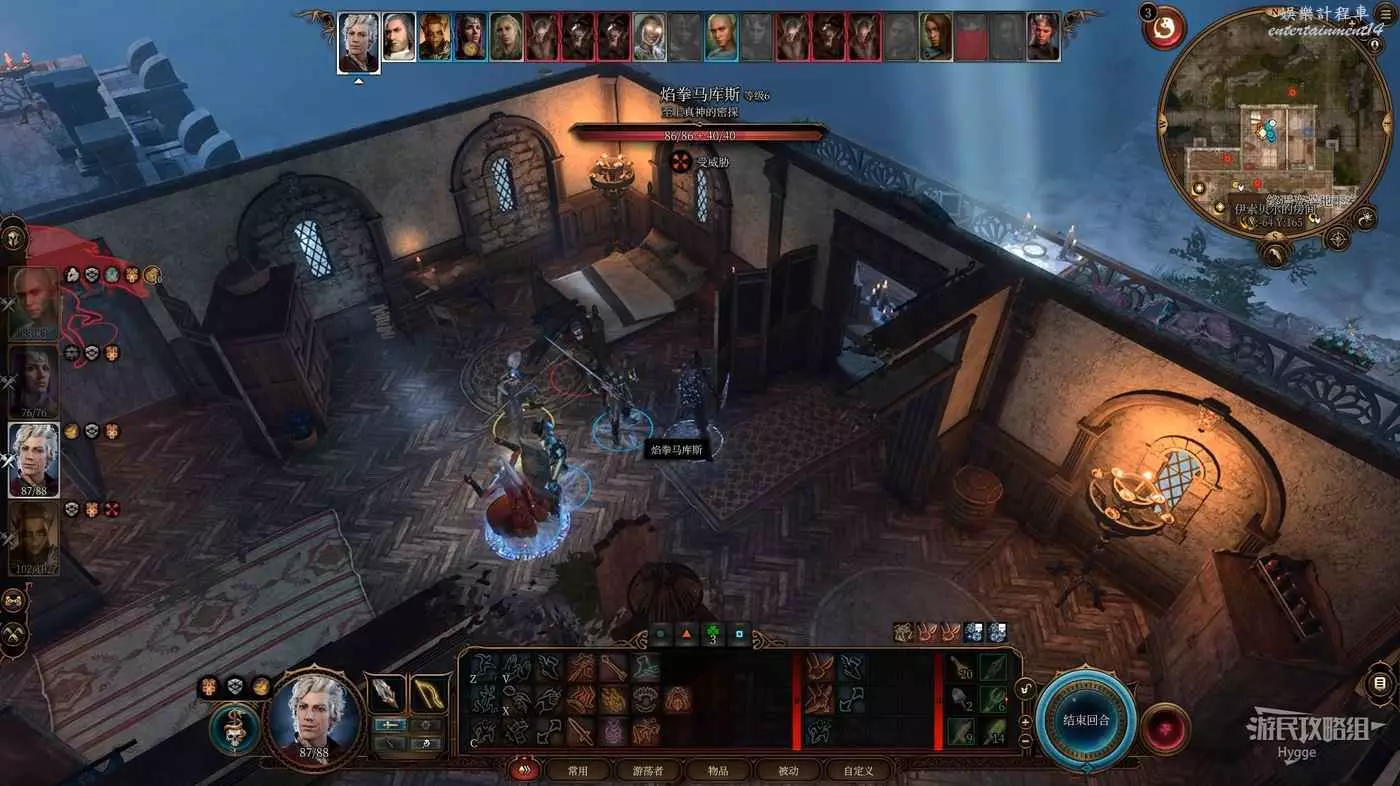Use the item stack numbered 20
The height and width of the screenshot is (786, 1400).
tap(961, 667)
